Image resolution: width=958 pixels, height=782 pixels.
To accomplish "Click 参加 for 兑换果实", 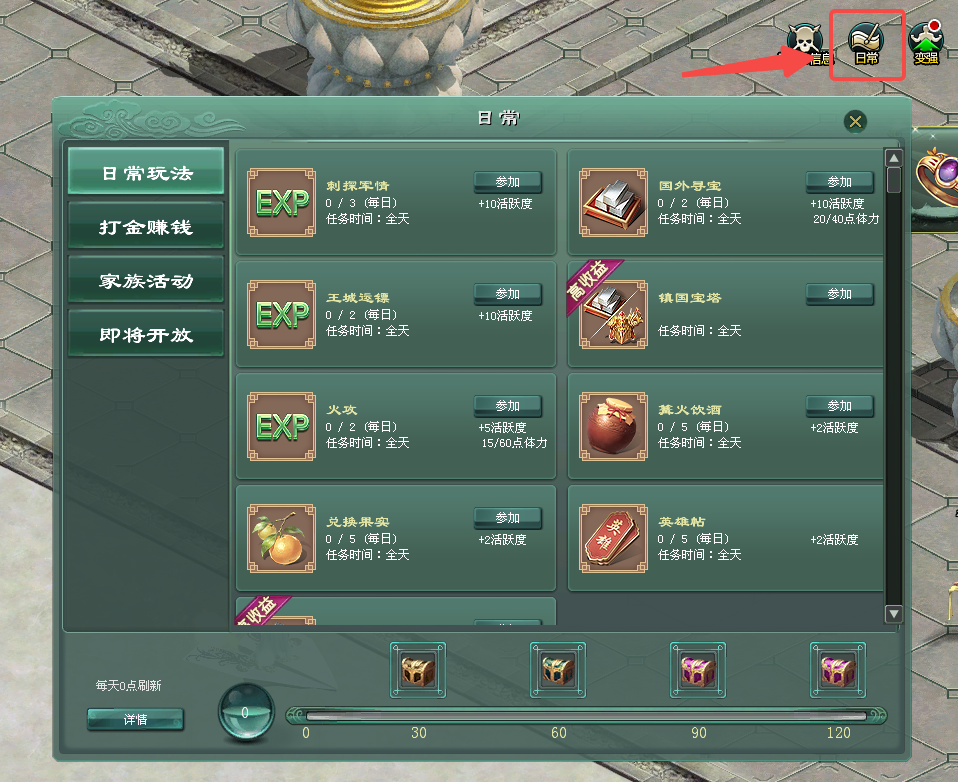I will click(x=507, y=518).
